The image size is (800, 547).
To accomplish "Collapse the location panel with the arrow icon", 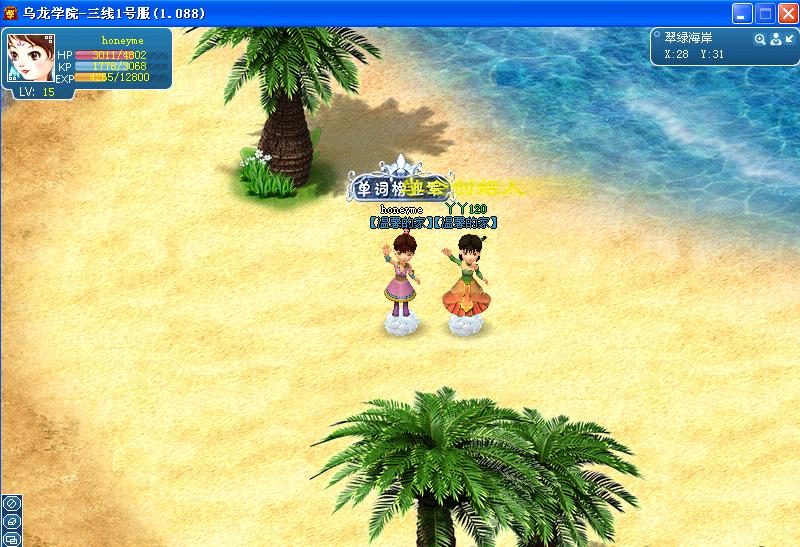I will coord(788,39).
